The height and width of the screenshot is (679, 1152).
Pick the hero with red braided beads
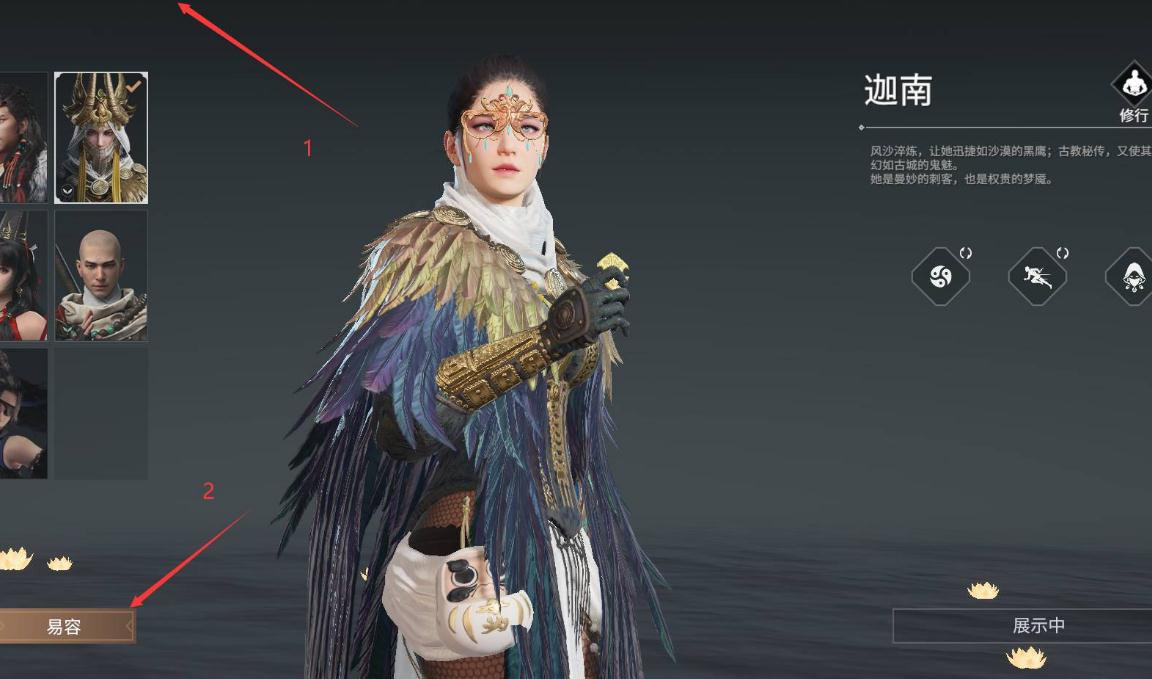click(22, 137)
